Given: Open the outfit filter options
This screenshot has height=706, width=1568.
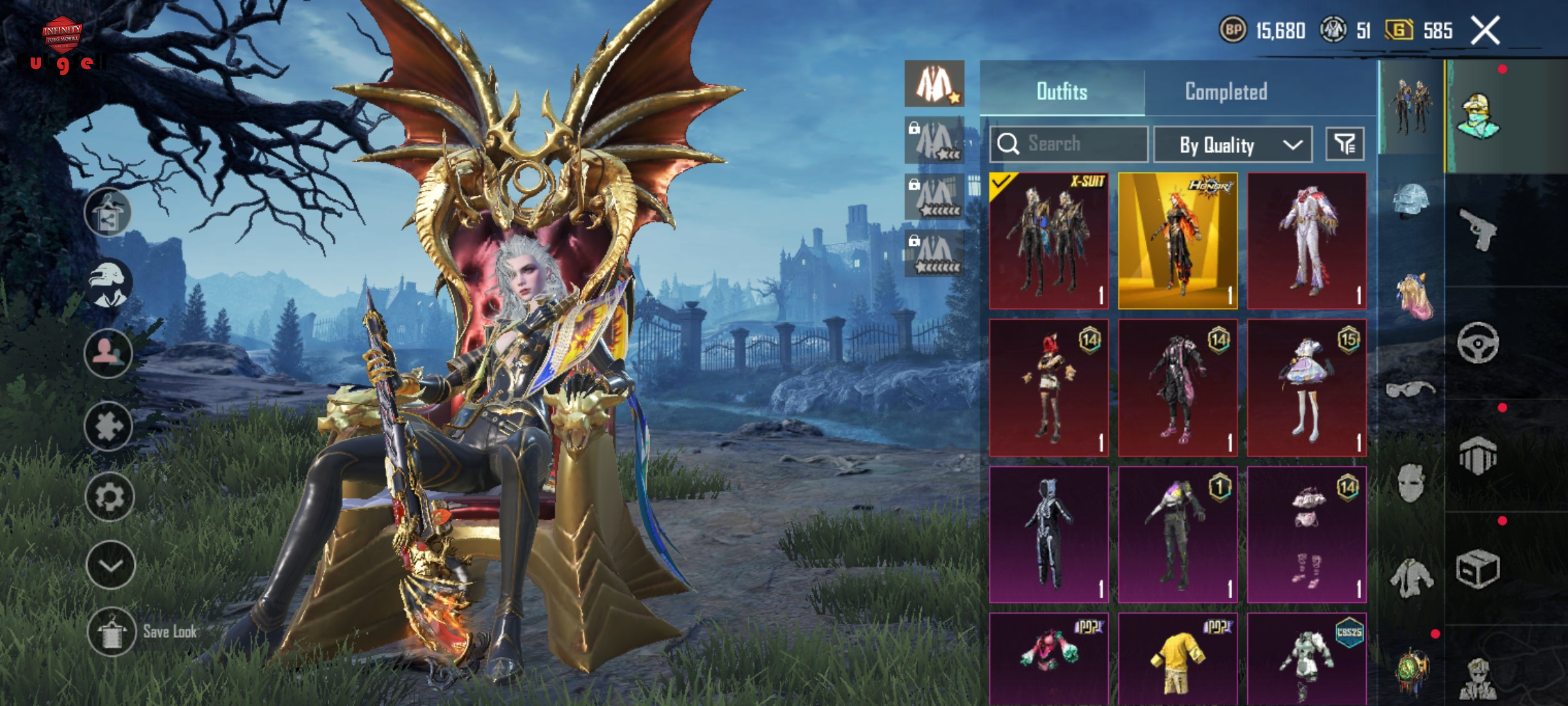Looking at the screenshot, I should click(1345, 144).
